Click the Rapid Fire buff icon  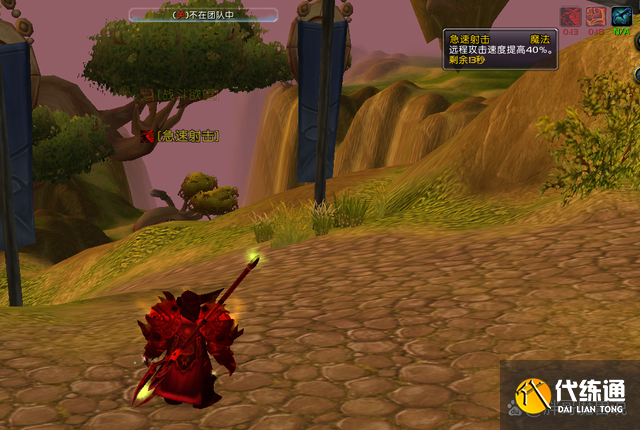click(x=570, y=16)
